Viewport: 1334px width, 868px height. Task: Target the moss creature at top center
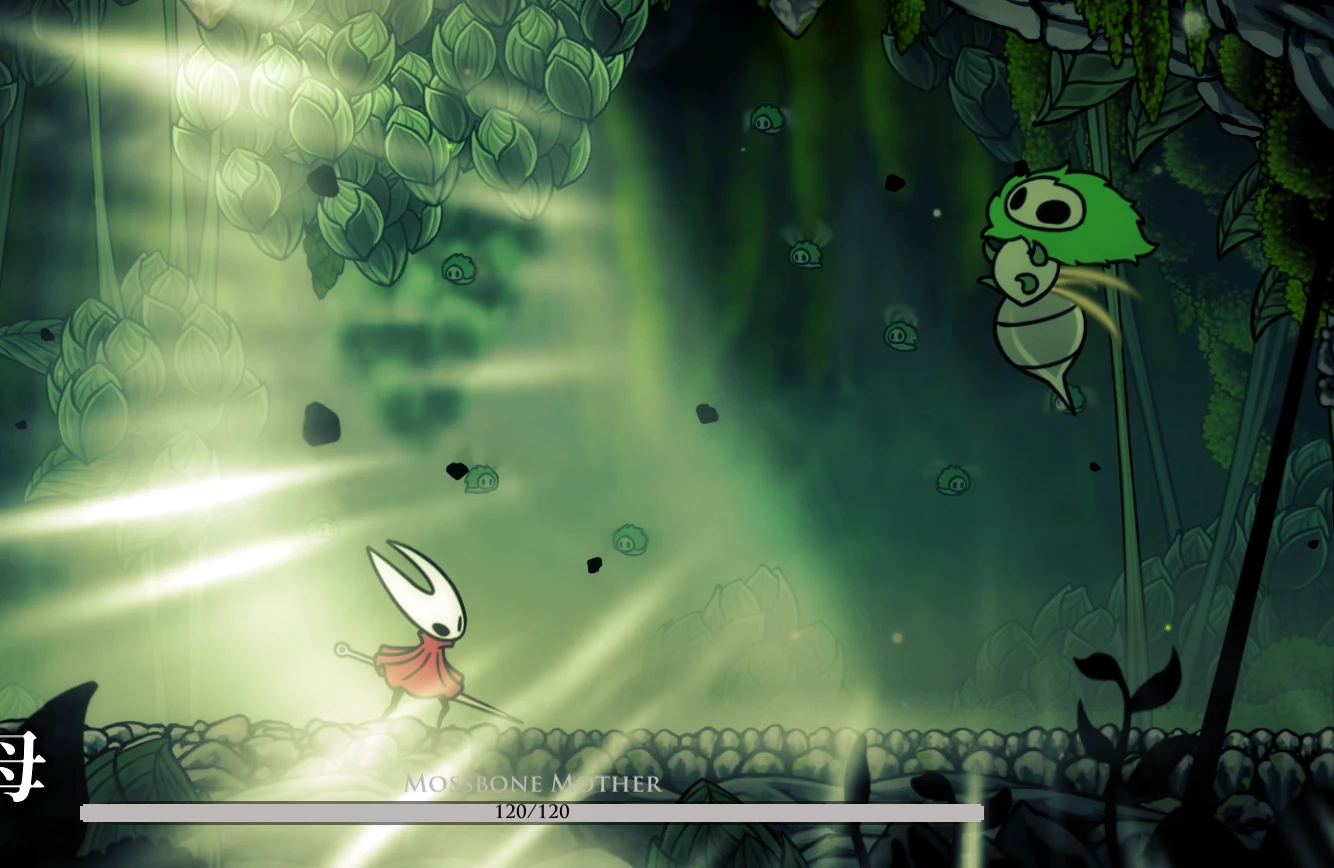765,120
